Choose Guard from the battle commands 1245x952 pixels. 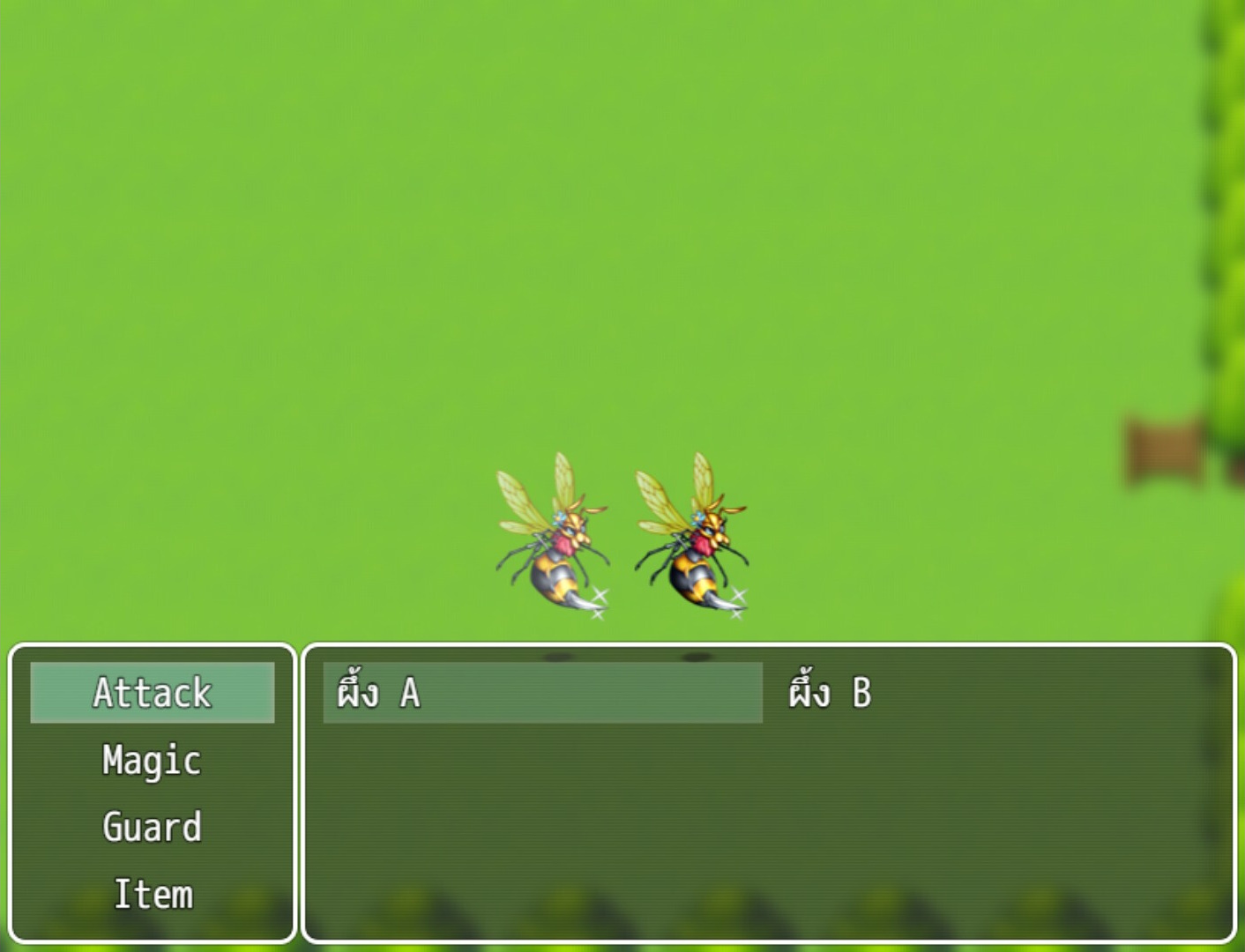[x=152, y=827]
